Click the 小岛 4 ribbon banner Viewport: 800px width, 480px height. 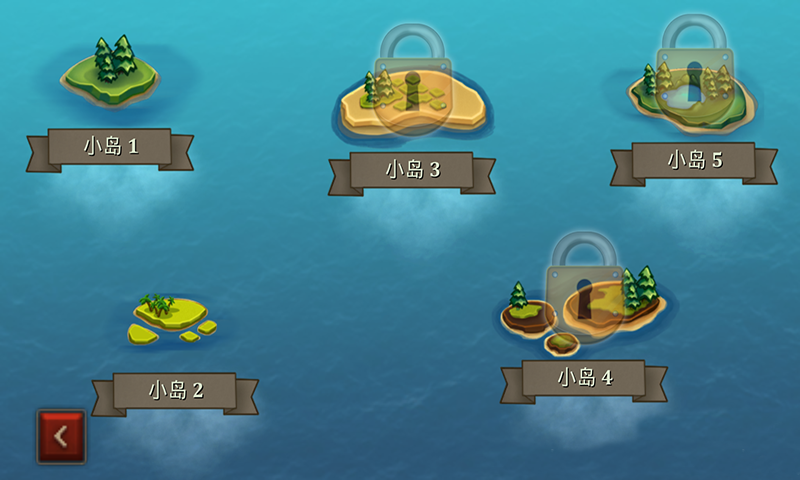click(584, 378)
